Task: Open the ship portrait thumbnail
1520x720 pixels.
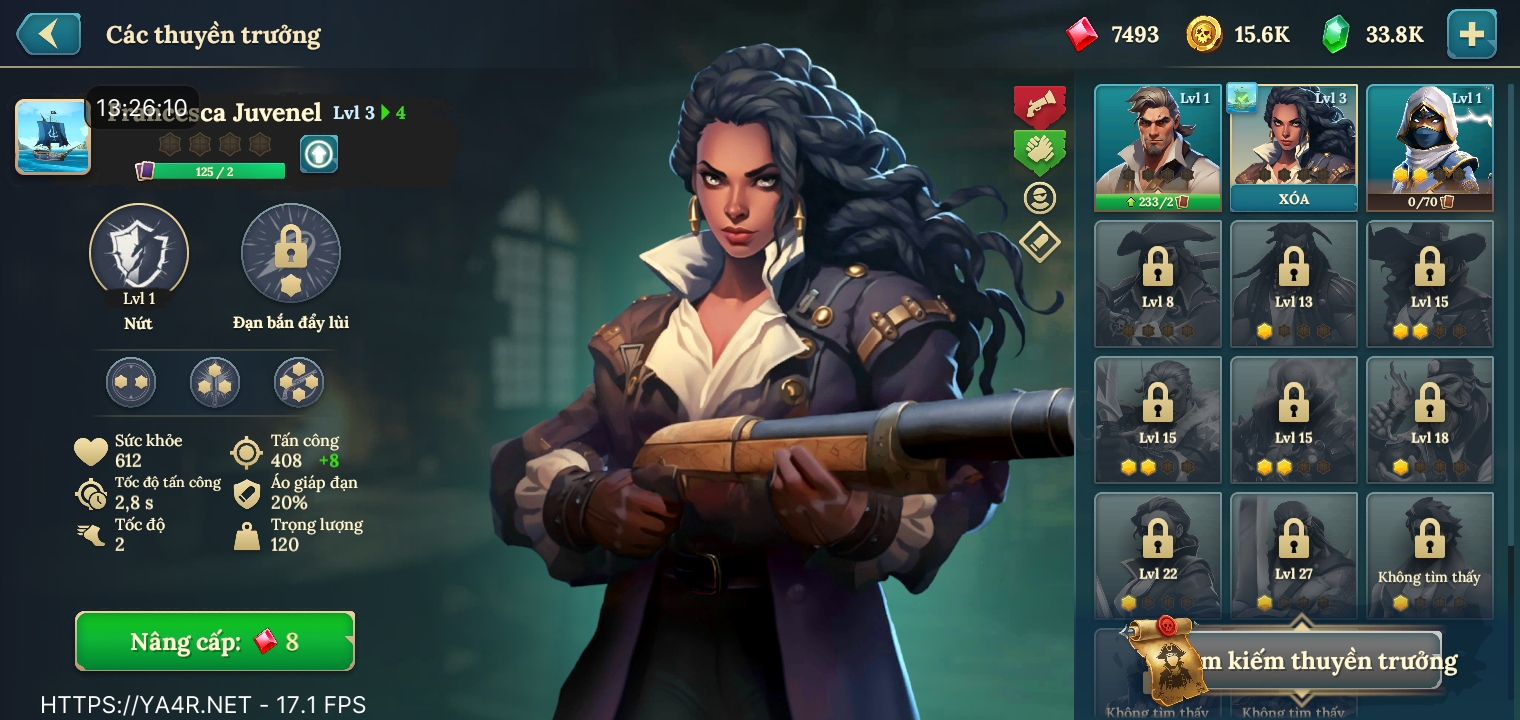Action: point(52,137)
